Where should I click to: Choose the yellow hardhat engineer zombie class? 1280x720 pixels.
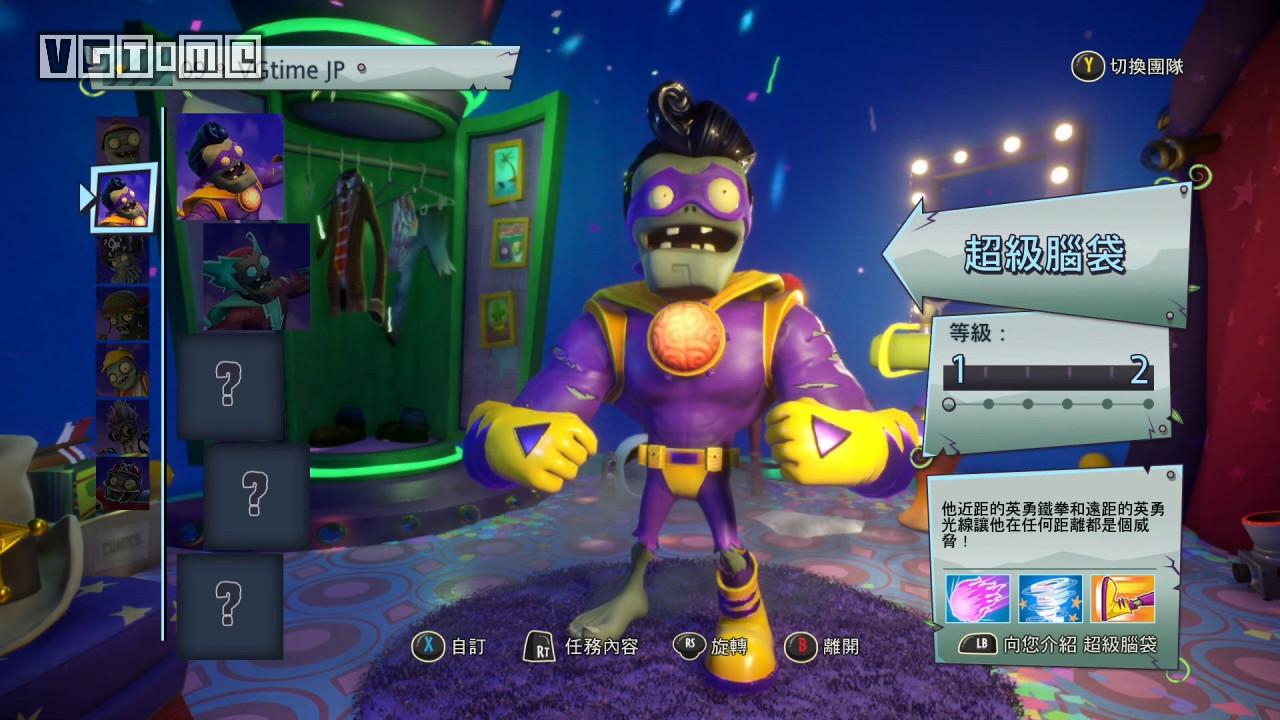[x=123, y=369]
